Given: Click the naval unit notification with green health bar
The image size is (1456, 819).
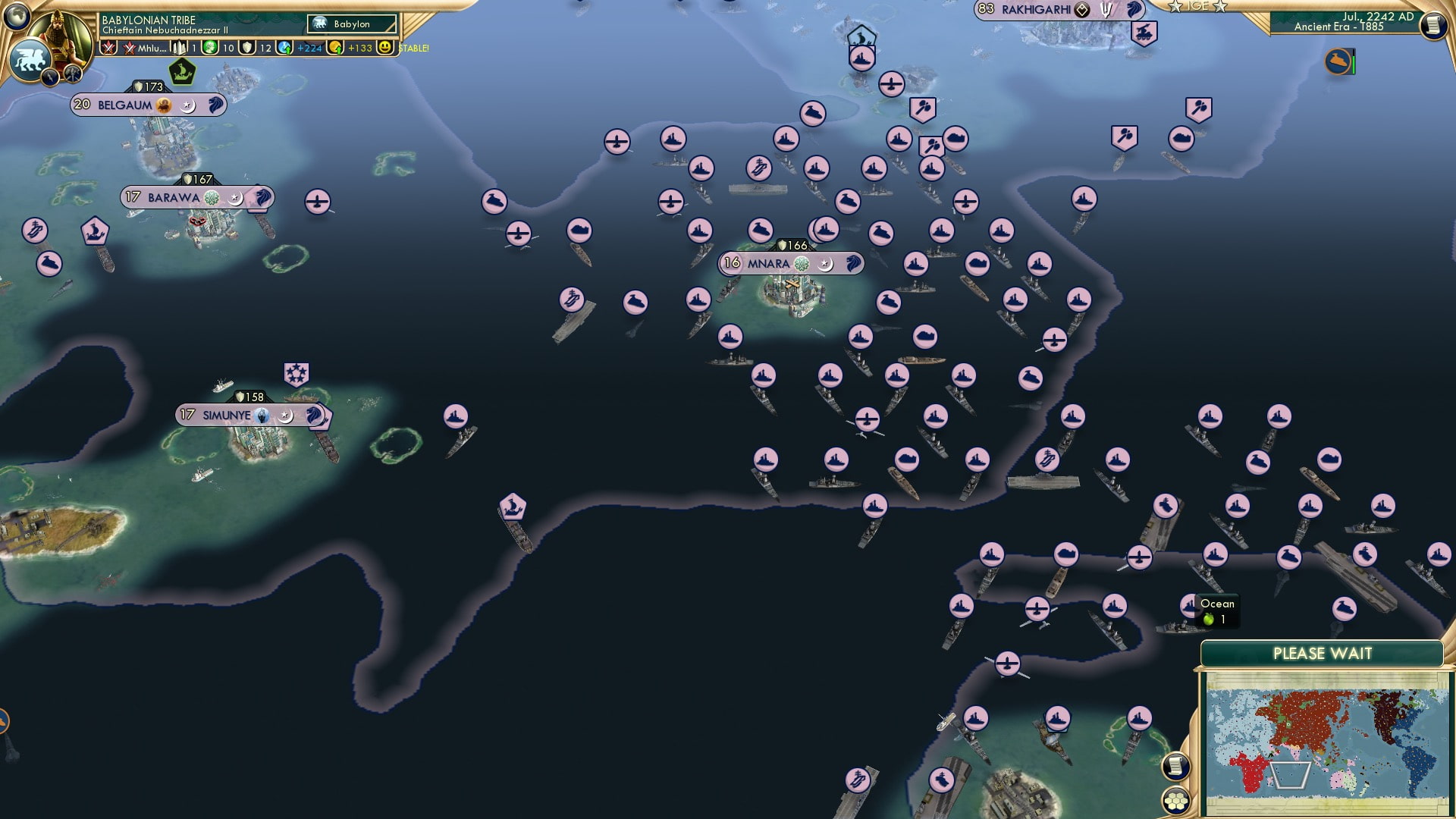Looking at the screenshot, I should click(1338, 62).
